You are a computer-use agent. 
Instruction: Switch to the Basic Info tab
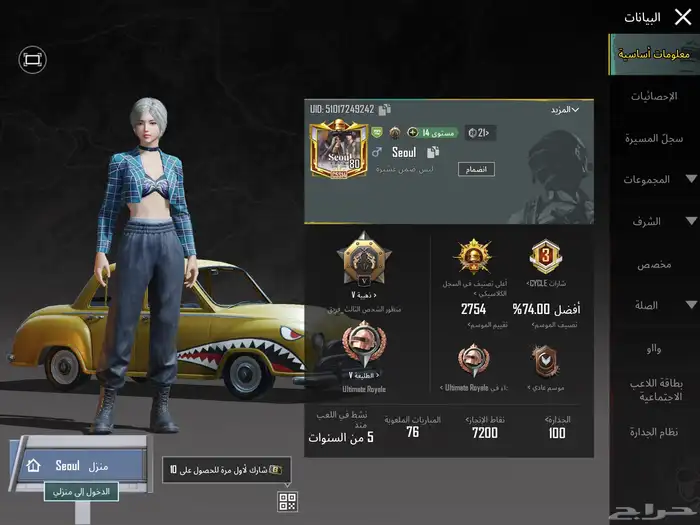point(654,54)
